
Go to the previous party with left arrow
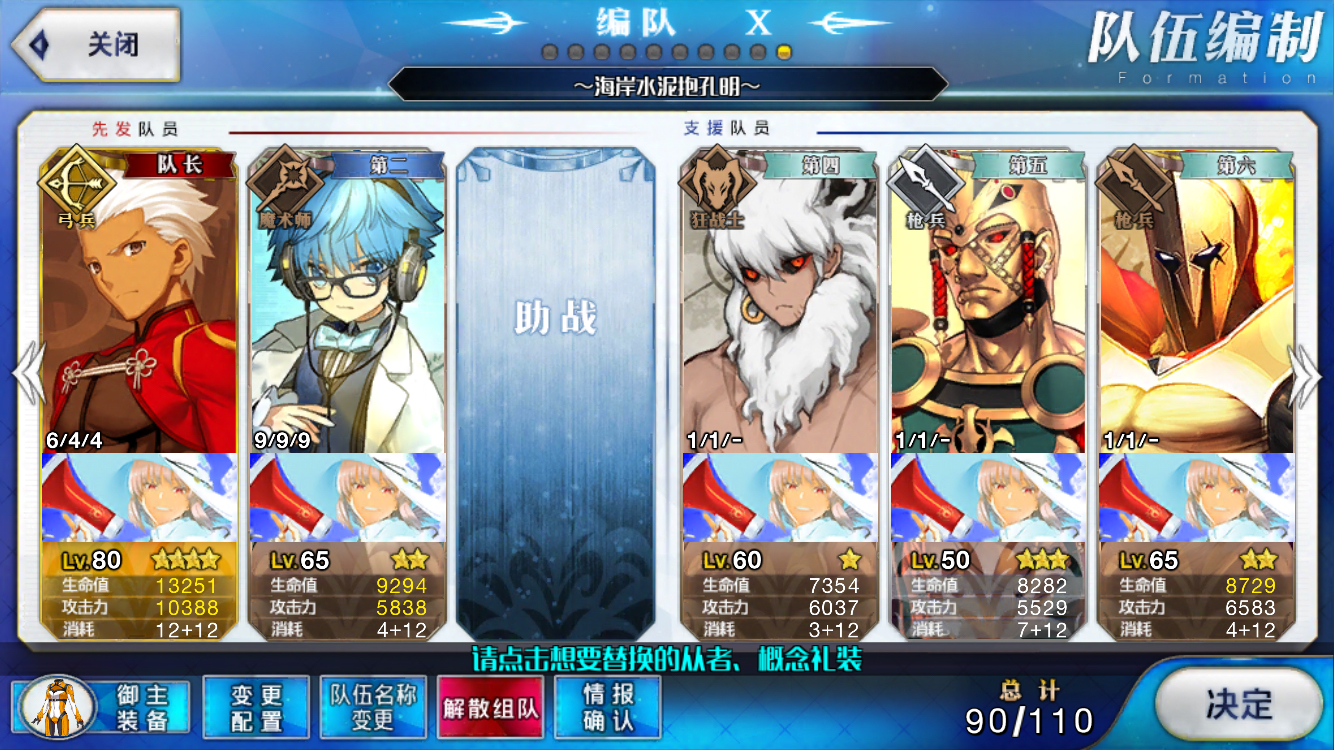click(x=27, y=374)
